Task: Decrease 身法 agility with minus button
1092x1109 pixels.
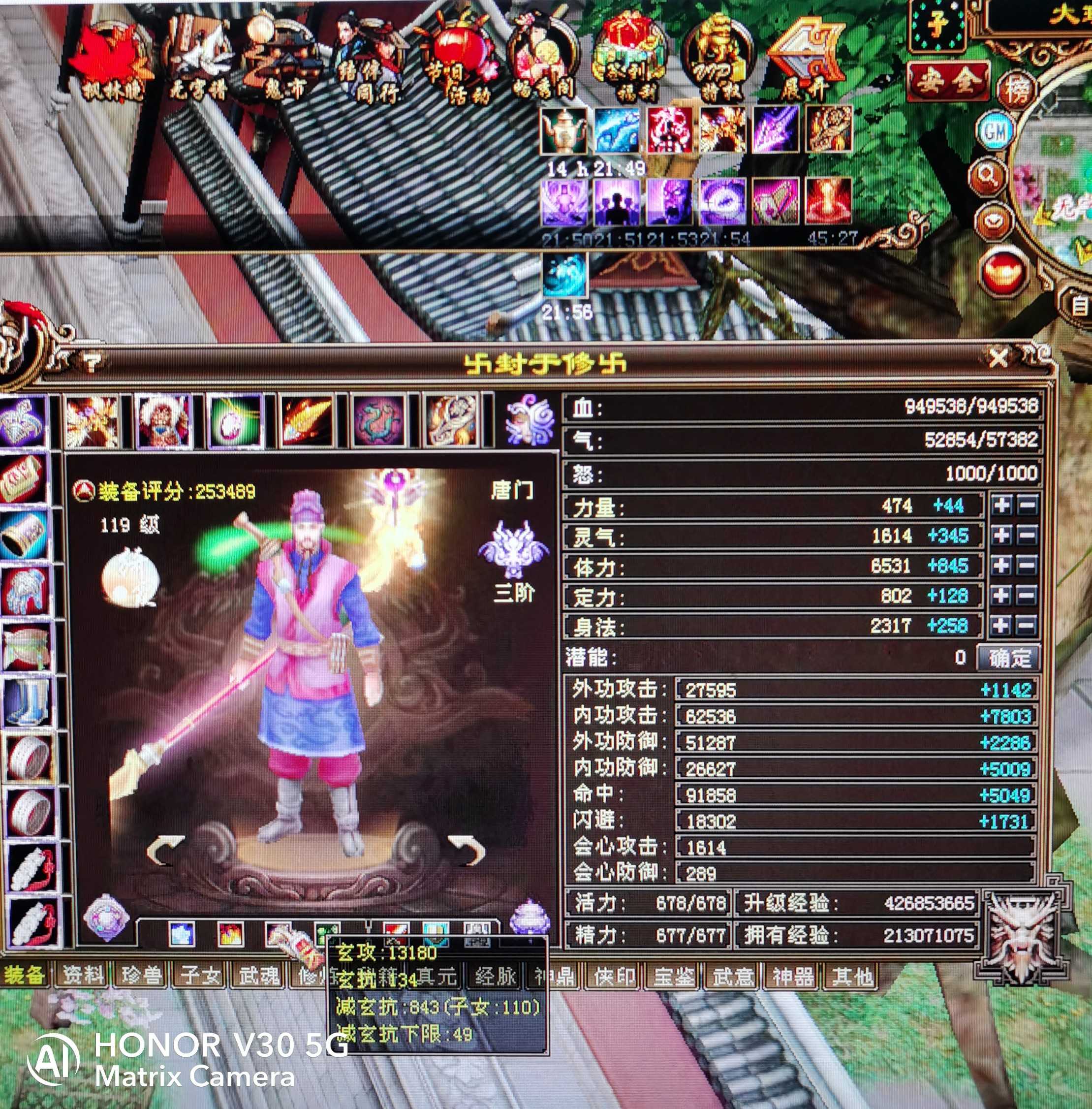Action: pyautogui.click(x=1027, y=625)
